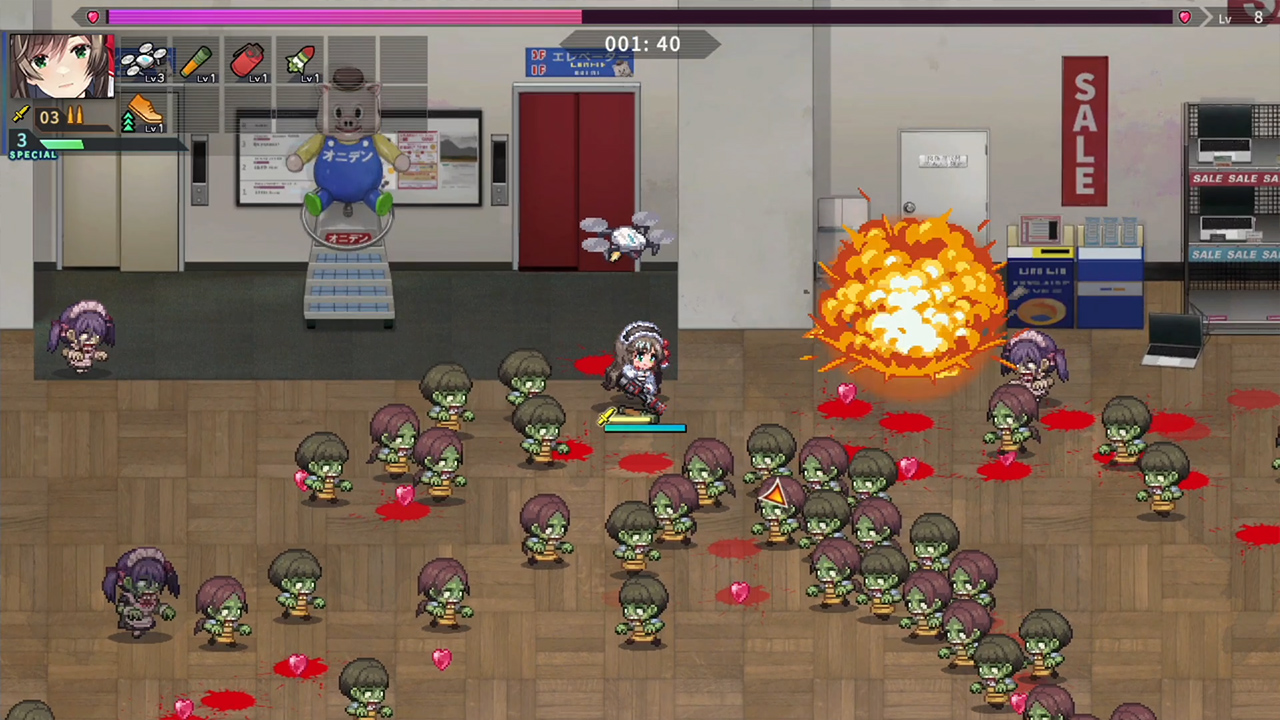
Task: Select the red fire extinguisher weapon icon
Action: 248,62
